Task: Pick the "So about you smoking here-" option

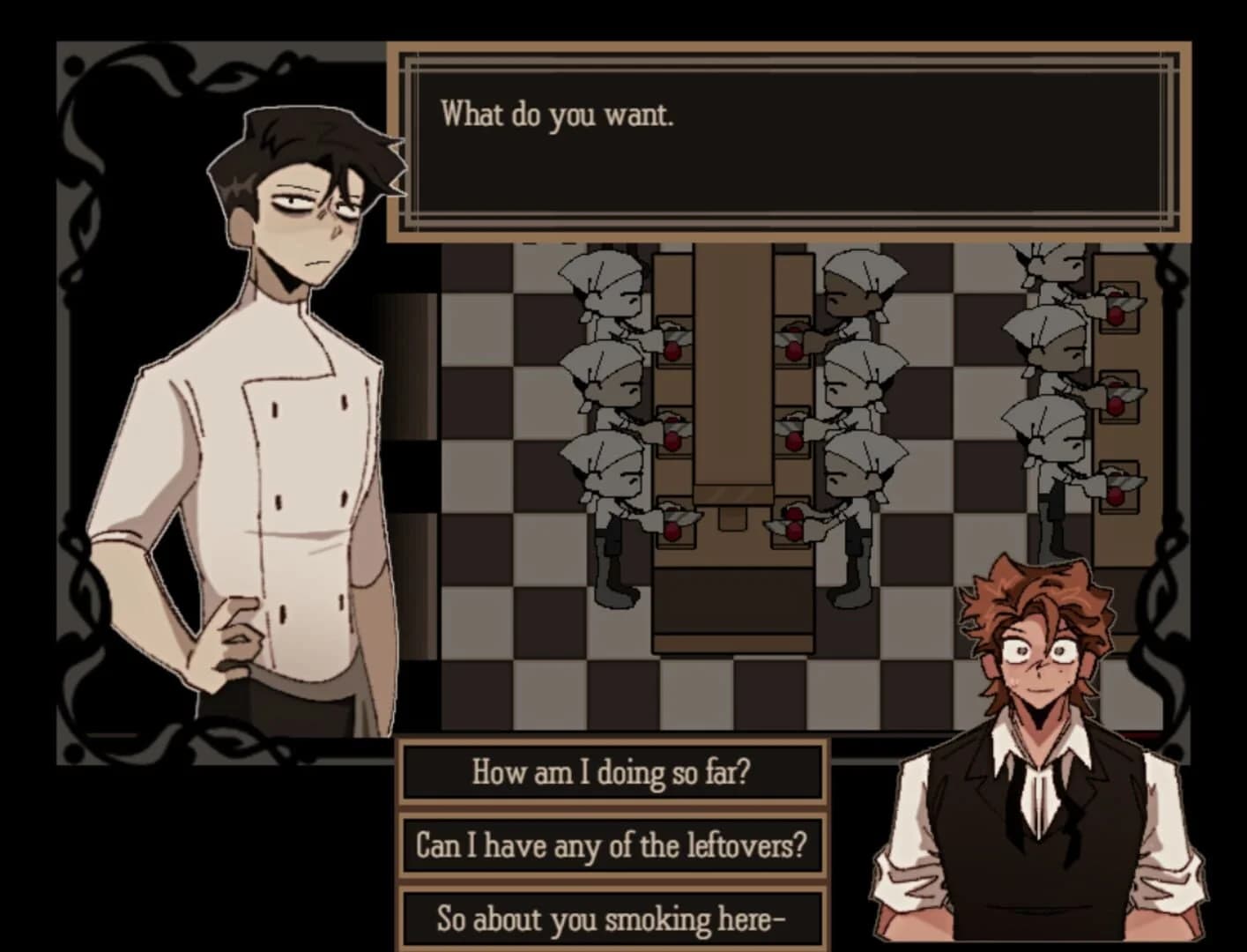Action: [x=614, y=919]
